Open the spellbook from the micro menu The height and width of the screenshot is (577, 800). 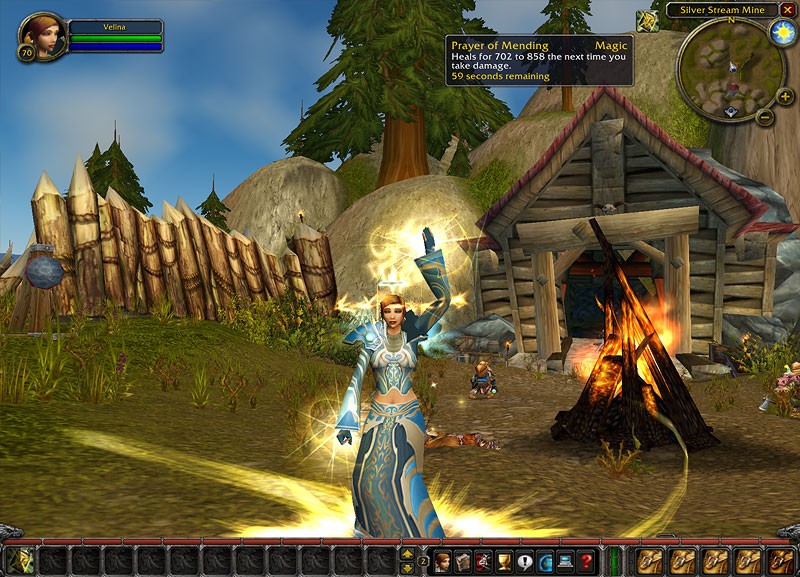pos(463,561)
